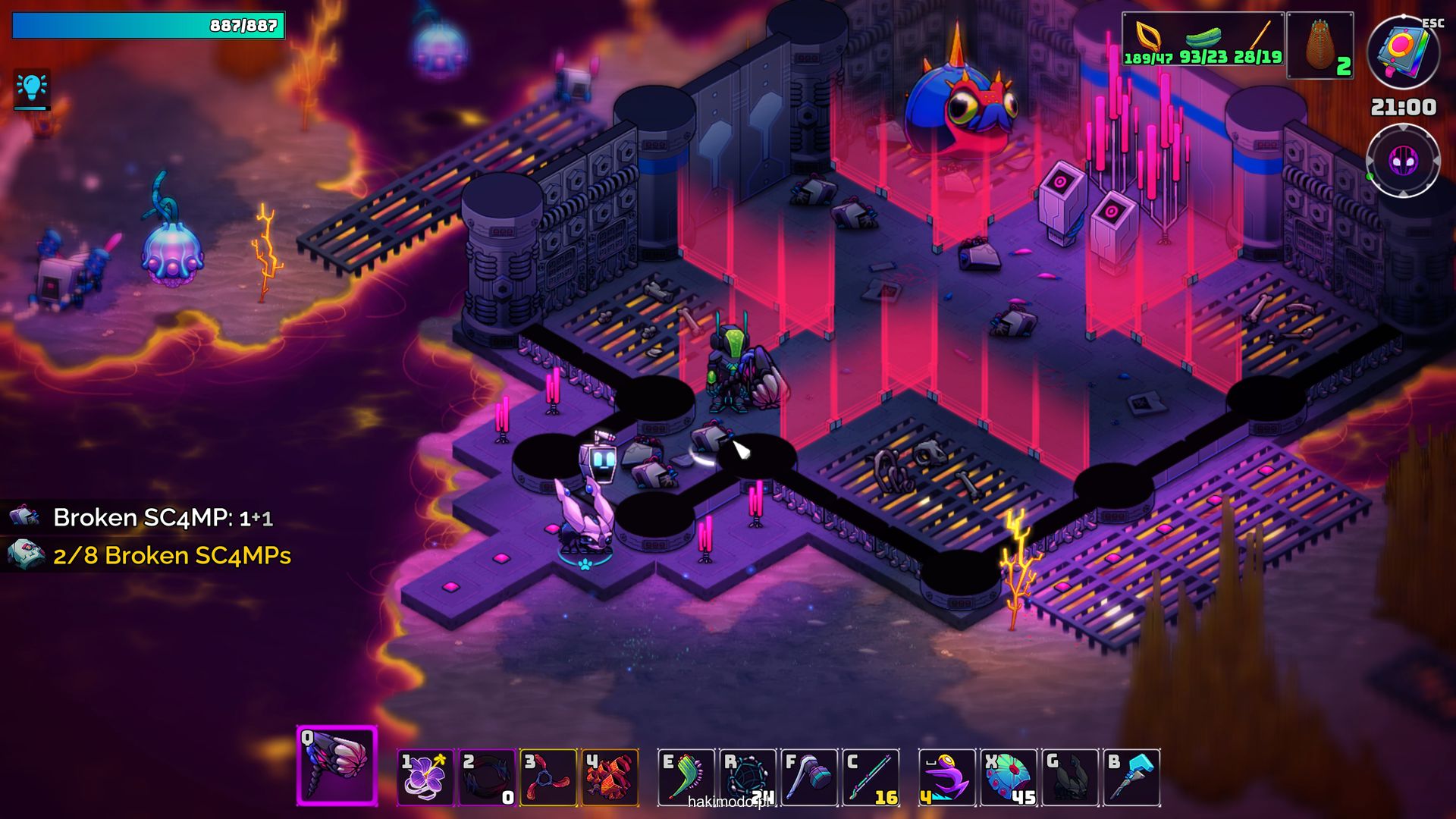Toggle the blue lightbulb hint icon
The width and height of the screenshot is (1456, 819).
tap(32, 89)
